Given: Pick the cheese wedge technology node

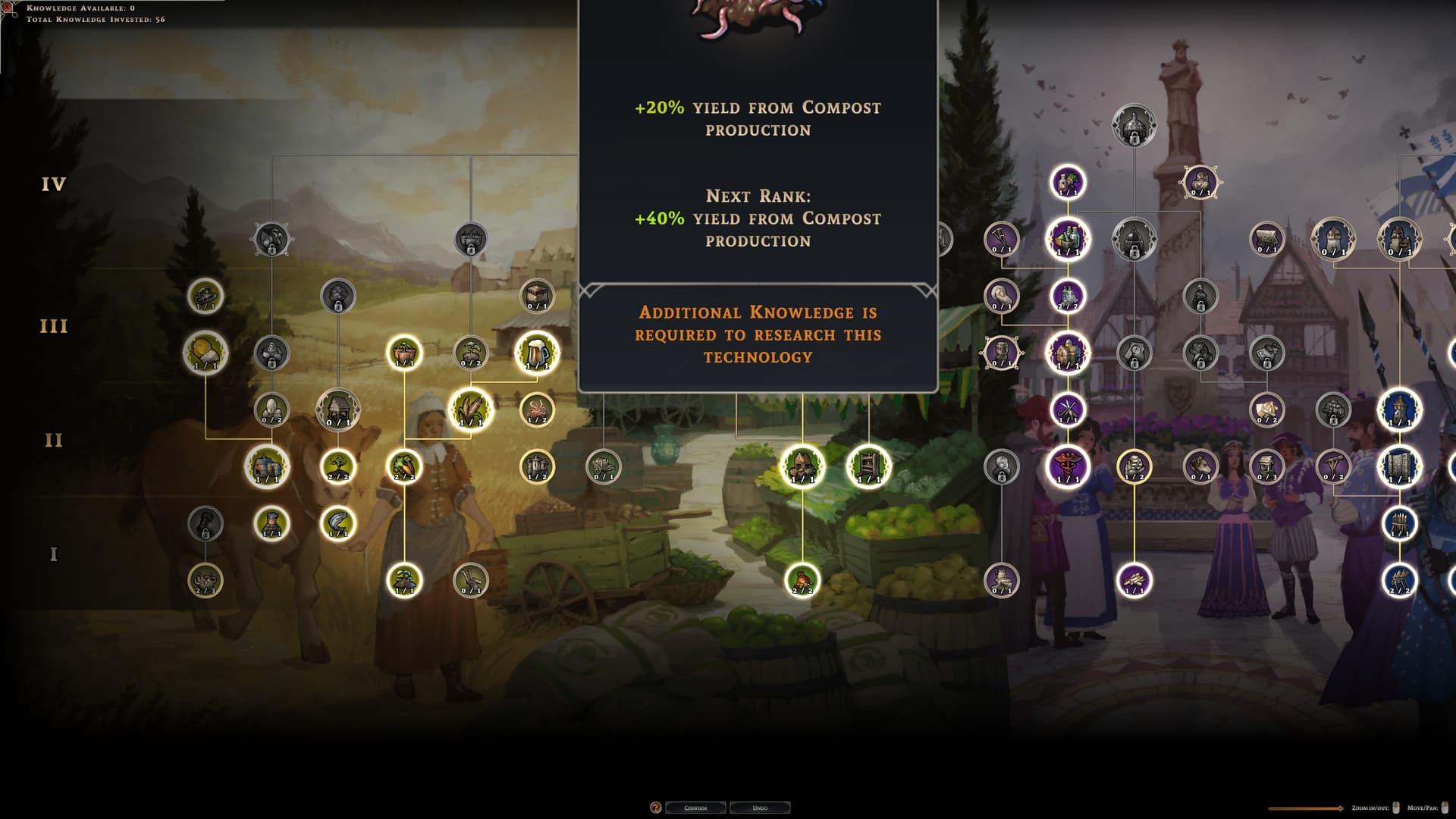Looking at the screenshot, I should click(206, 353).
